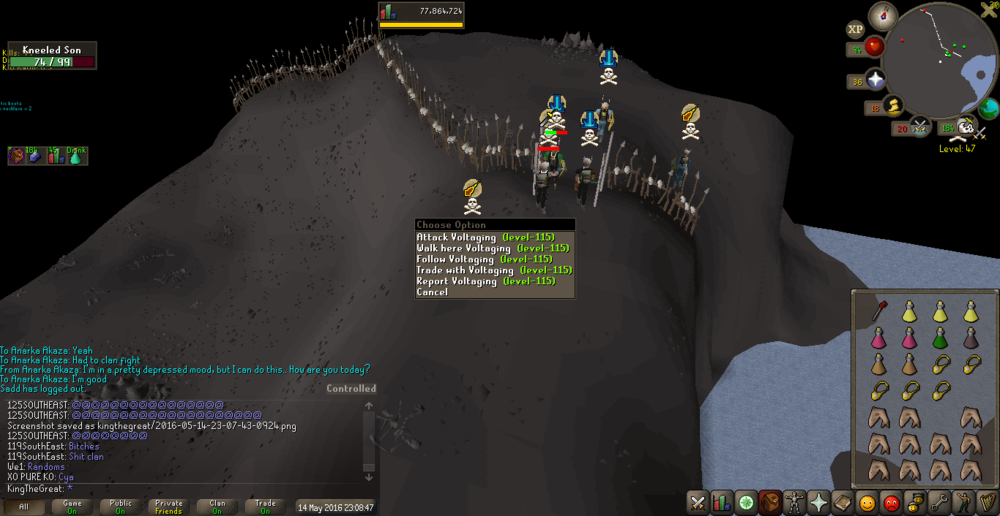Screen dimensions: 1000x516
Task: Click the compass above the minimap
Action: (883, 16)
